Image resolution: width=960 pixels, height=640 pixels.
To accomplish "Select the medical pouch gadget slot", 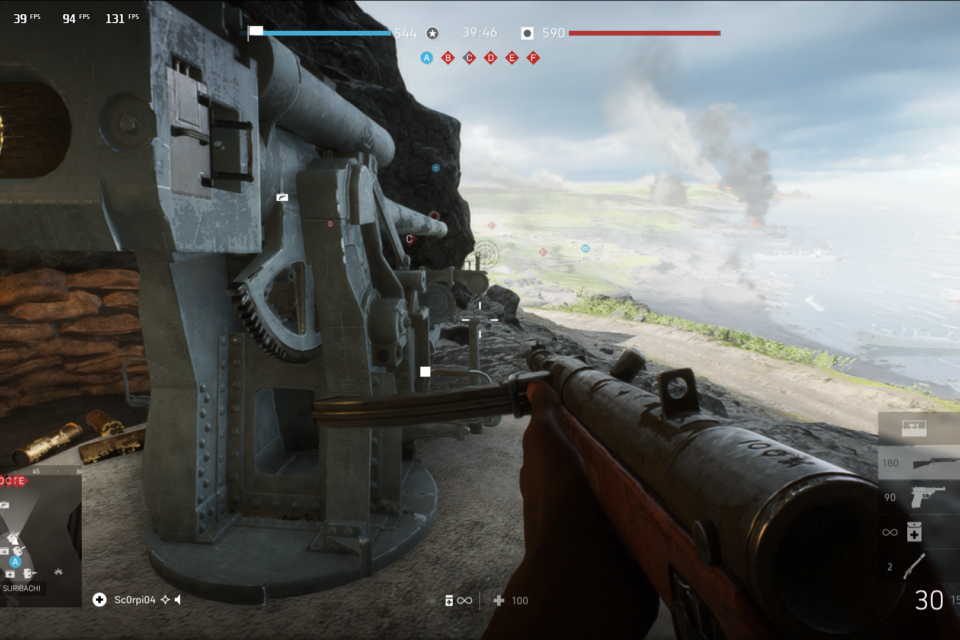I will [916, 532].
